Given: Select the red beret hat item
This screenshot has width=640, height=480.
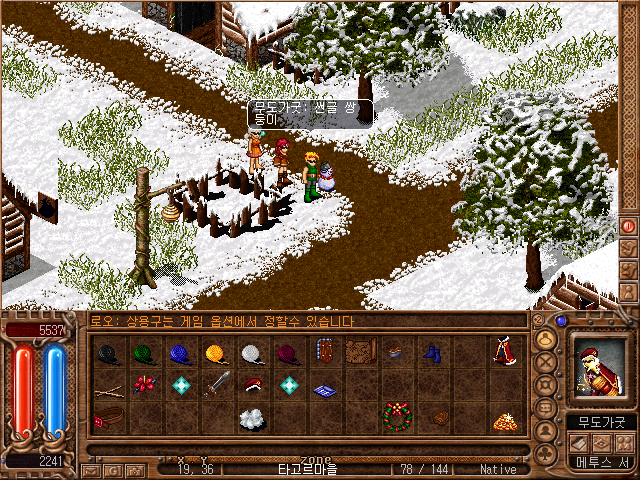Looking at the screenshot, I should pos(251,385).
